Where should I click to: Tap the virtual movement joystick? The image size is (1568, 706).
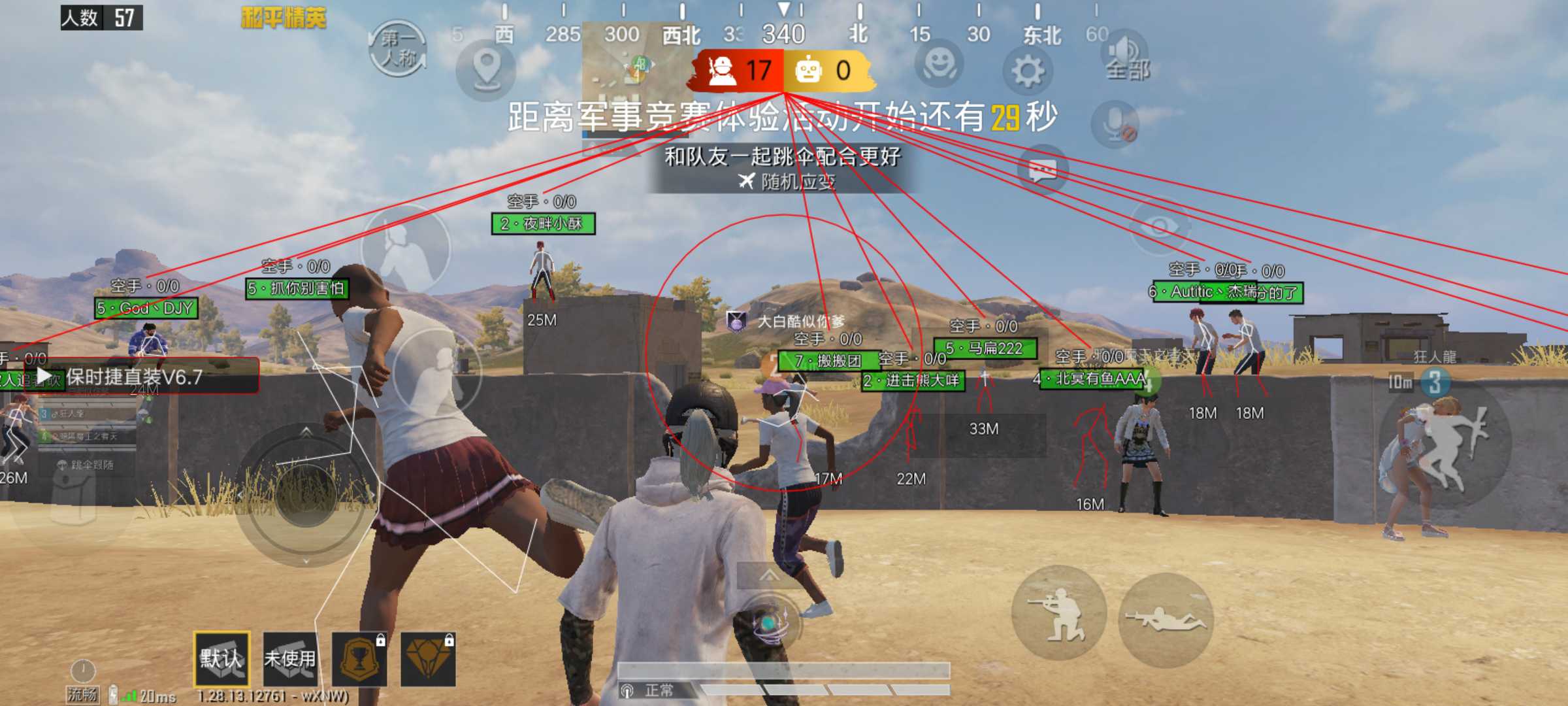point(306,494)
